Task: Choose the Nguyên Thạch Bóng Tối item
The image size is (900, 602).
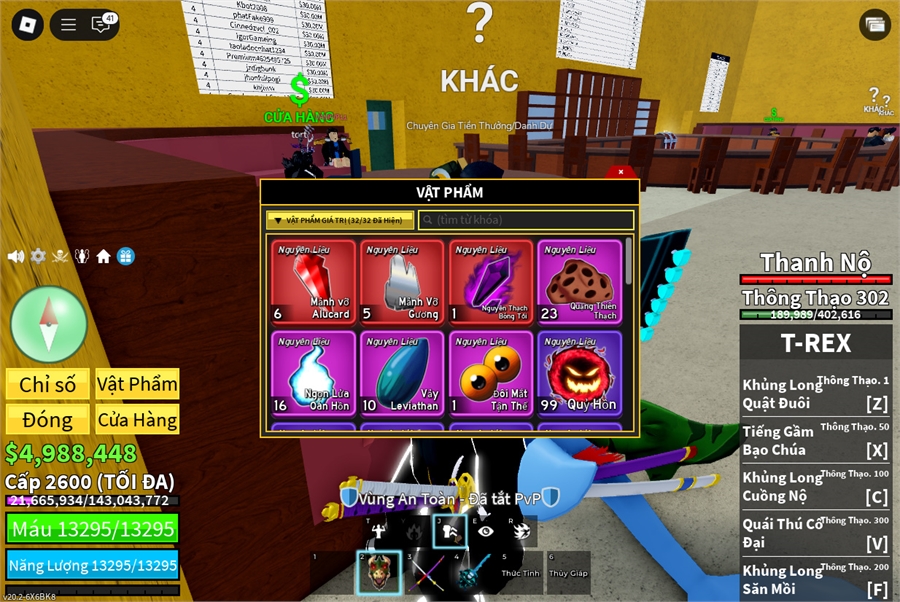Action: point(491,281)
